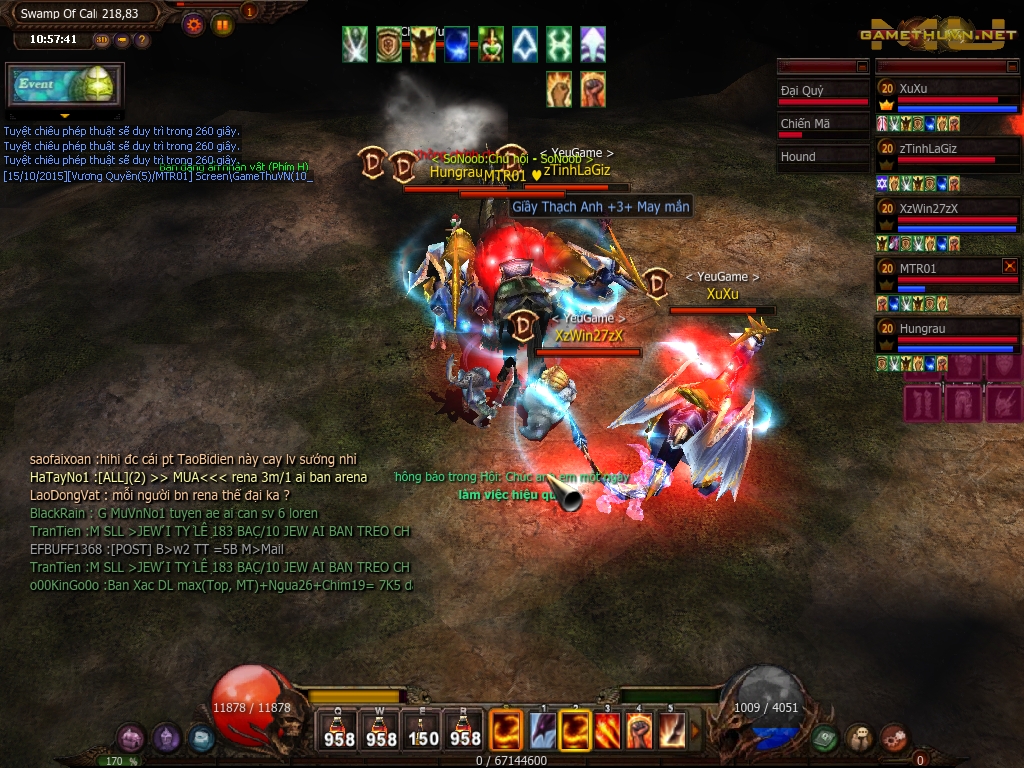This screenshot has height=768, width=1024.
Task: Open the gear settings button
Action: 194,25
